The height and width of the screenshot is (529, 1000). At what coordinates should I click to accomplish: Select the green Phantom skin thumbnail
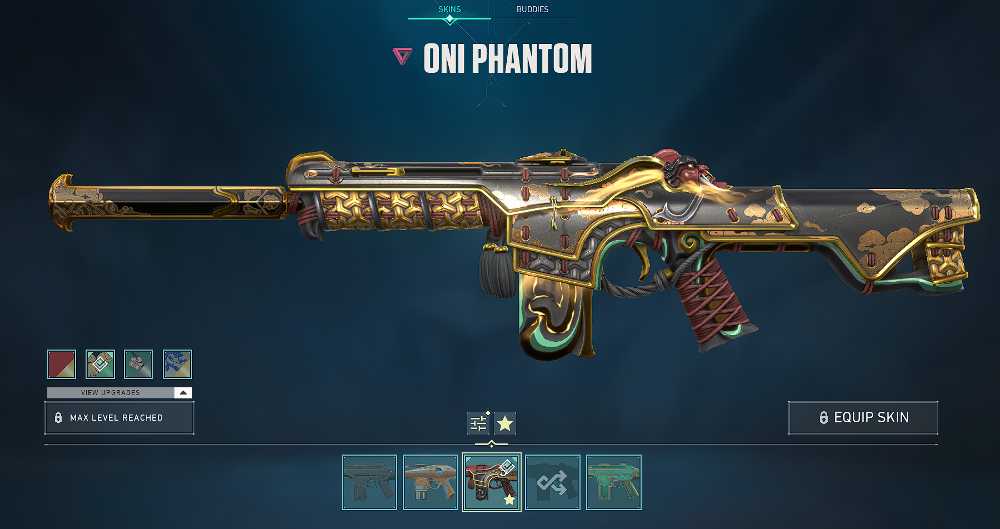(x=613, y=482)
